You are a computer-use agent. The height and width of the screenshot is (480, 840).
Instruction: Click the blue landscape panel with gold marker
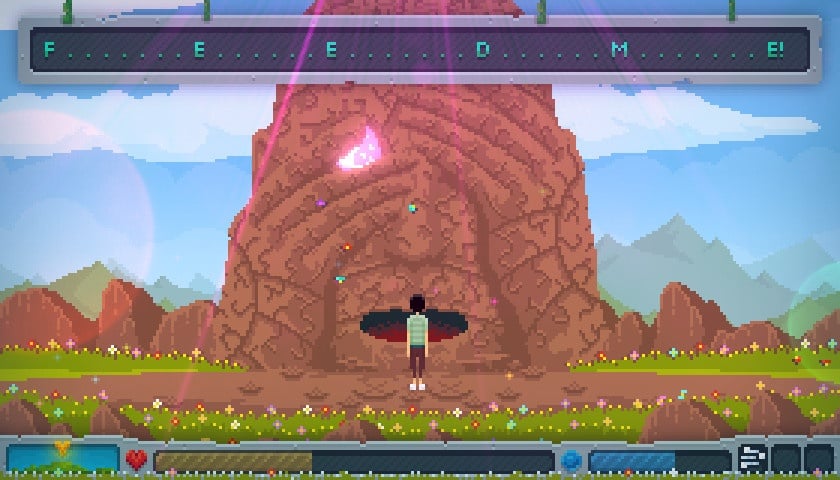tap(62, 459)
